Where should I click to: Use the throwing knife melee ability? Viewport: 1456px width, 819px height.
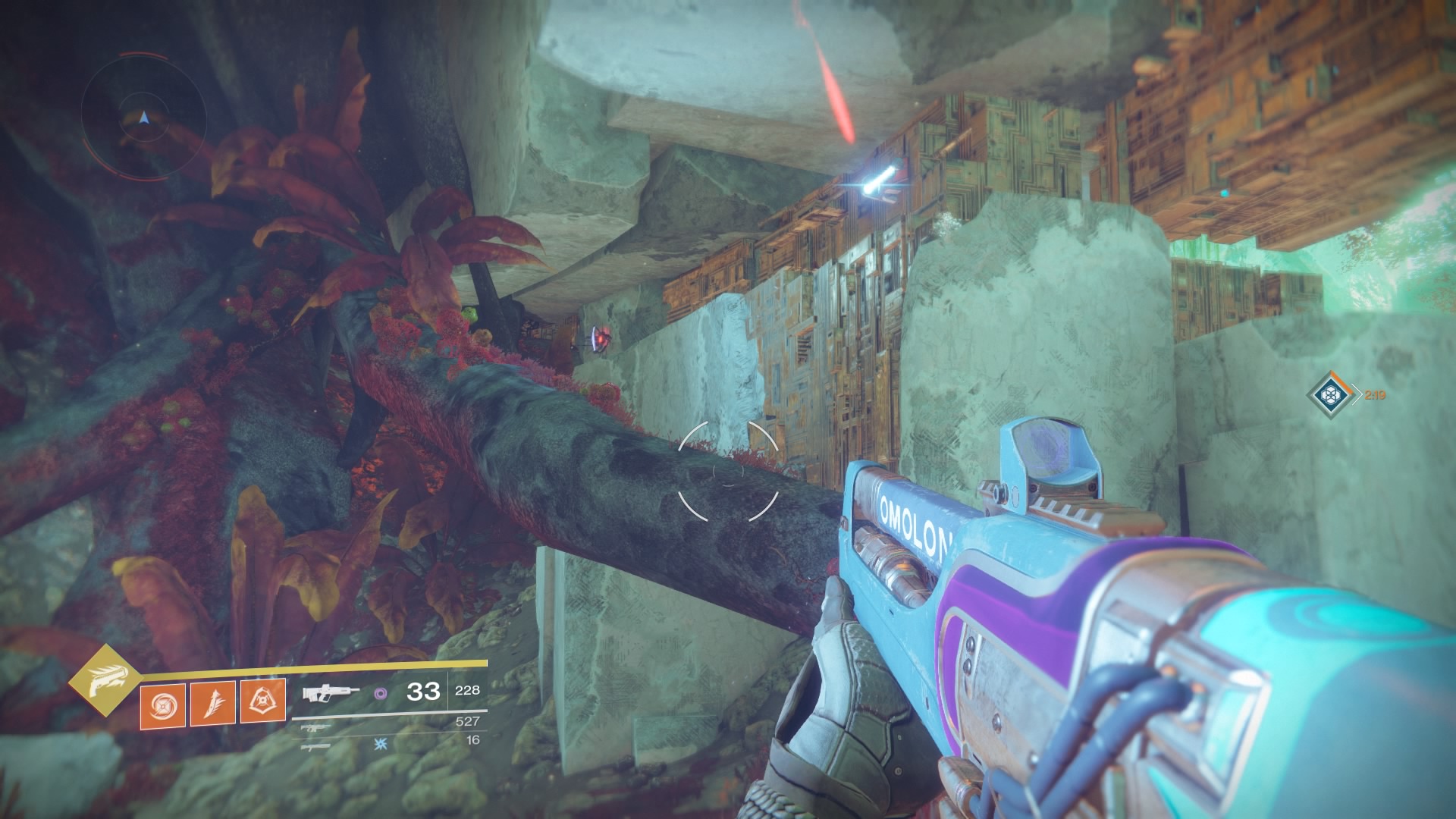[x=212, y=702]
